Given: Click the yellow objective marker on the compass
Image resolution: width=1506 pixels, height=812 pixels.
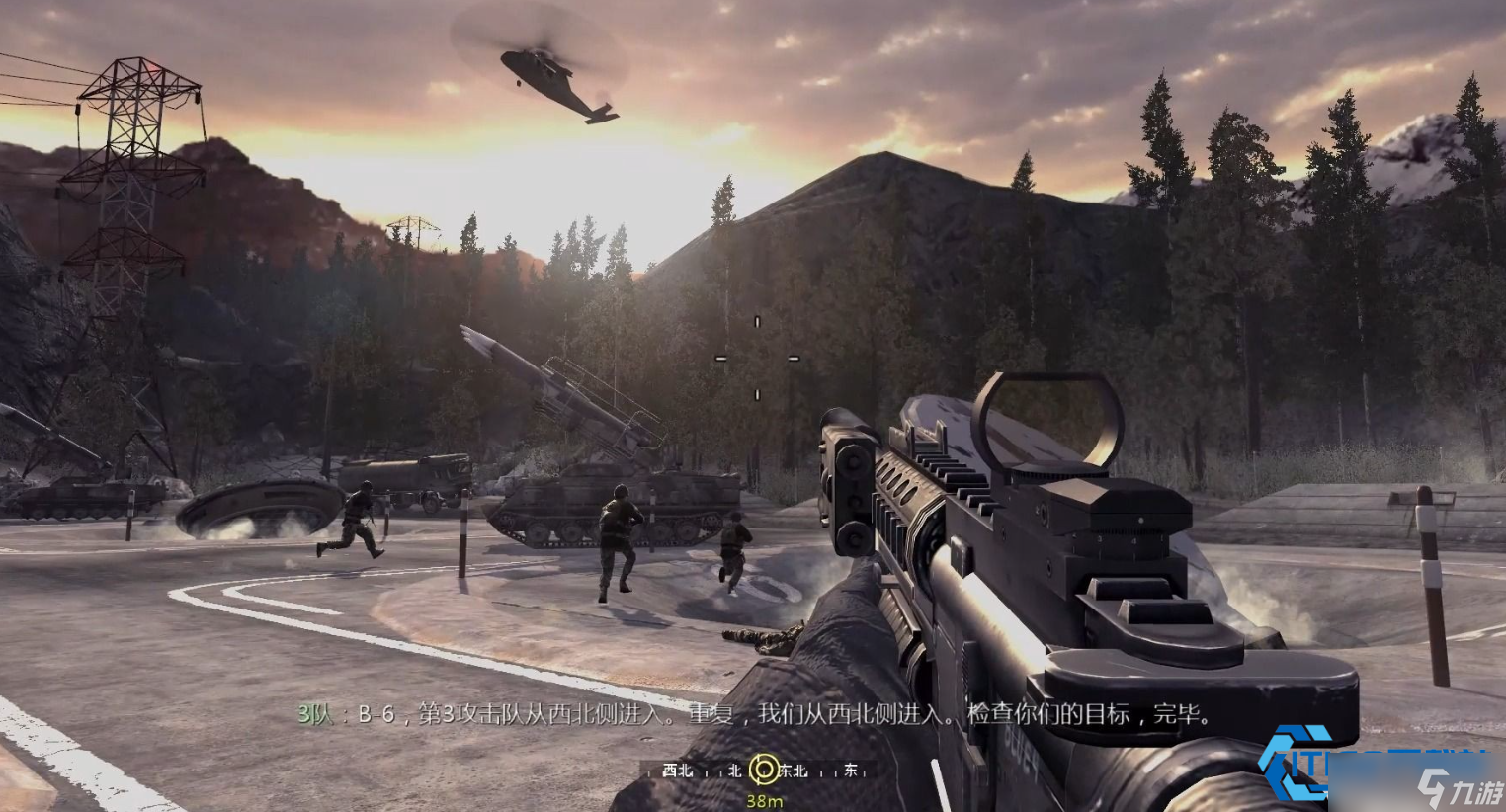Looking at the screenshot, I should (x=763, y=770).
